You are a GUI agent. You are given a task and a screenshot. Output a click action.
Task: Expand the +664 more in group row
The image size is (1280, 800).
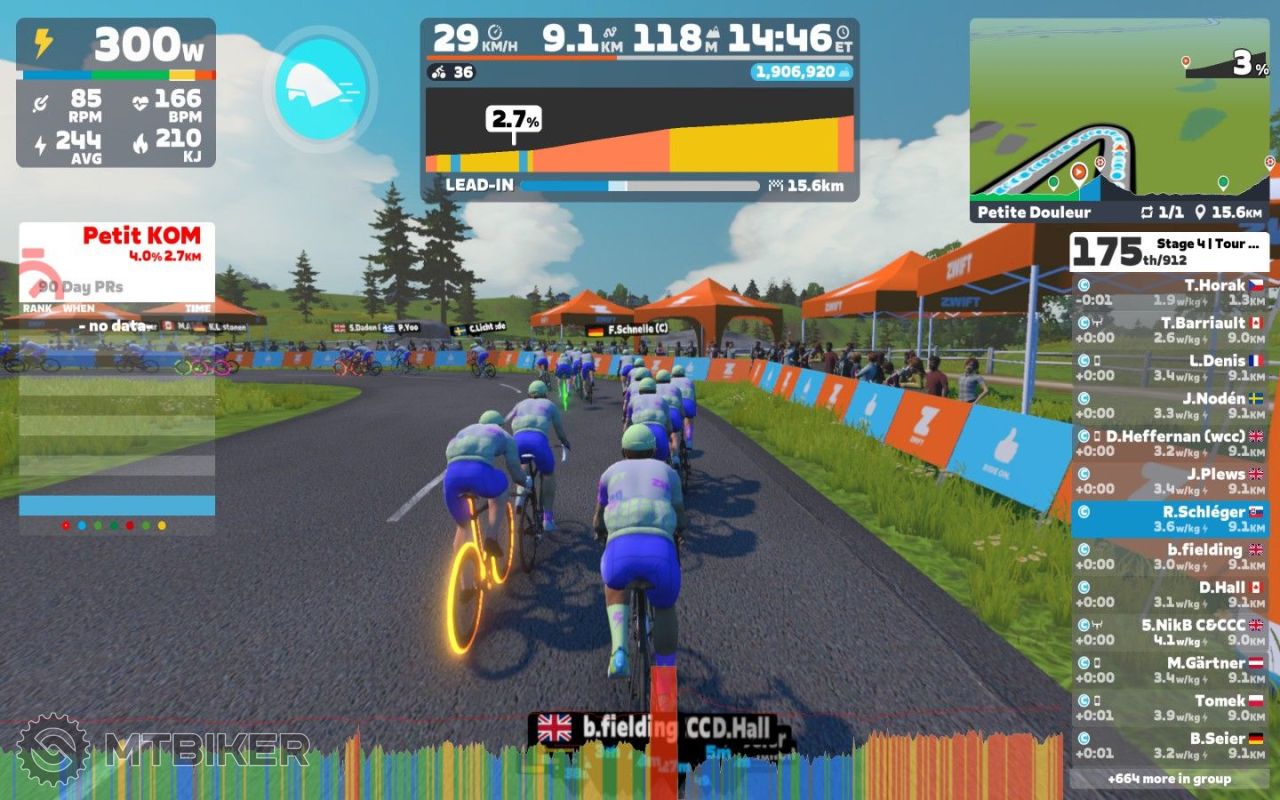(x=1169, y=778)
